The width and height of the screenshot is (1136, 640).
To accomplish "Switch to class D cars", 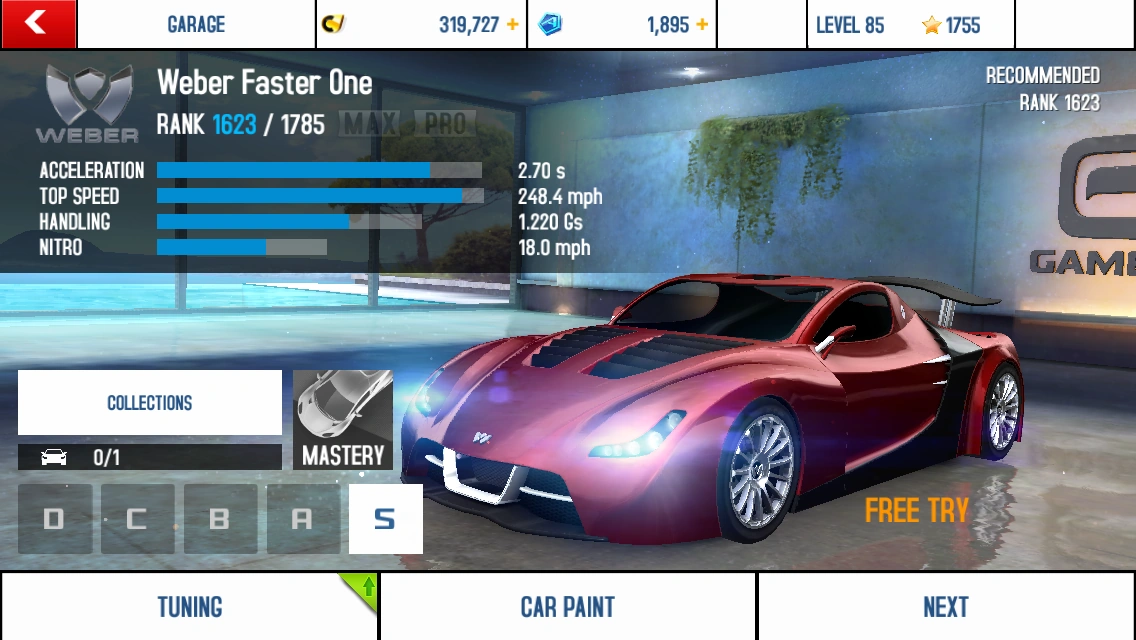I will 54,519.
